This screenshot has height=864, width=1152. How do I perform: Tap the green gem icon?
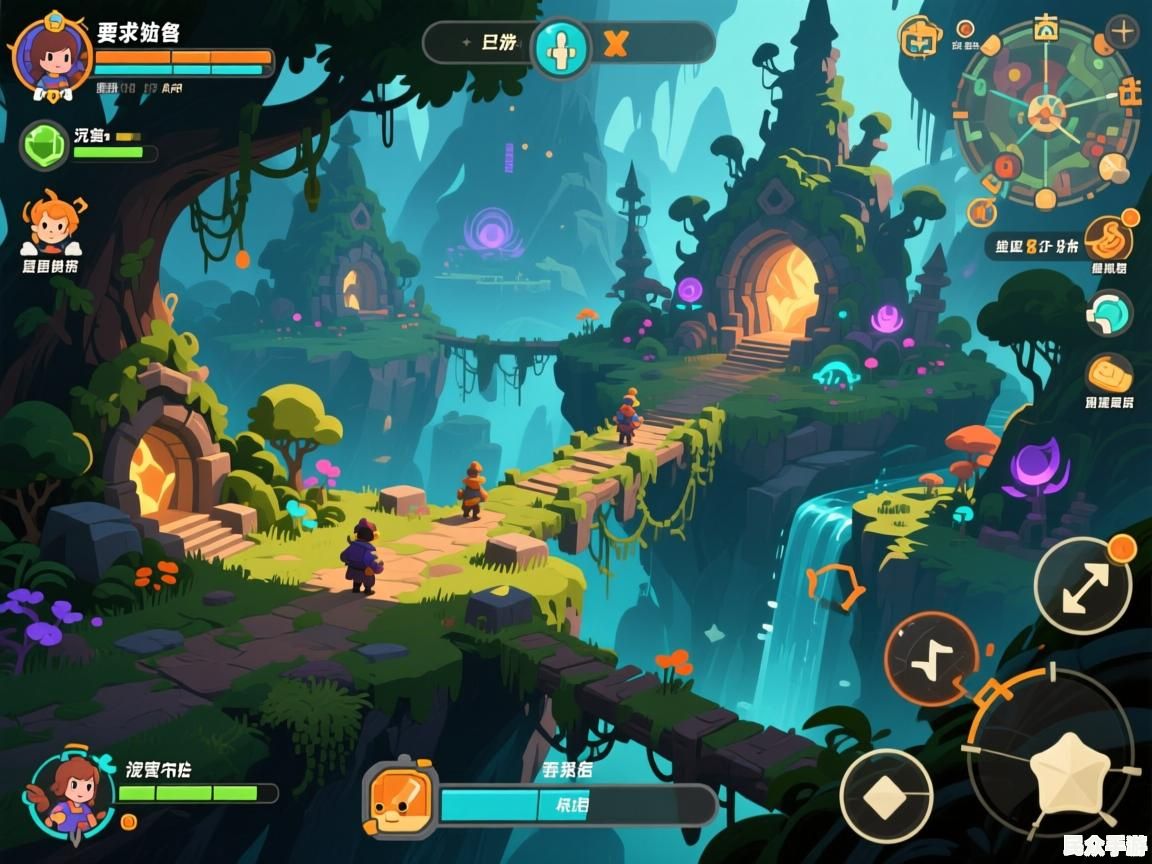44,144
